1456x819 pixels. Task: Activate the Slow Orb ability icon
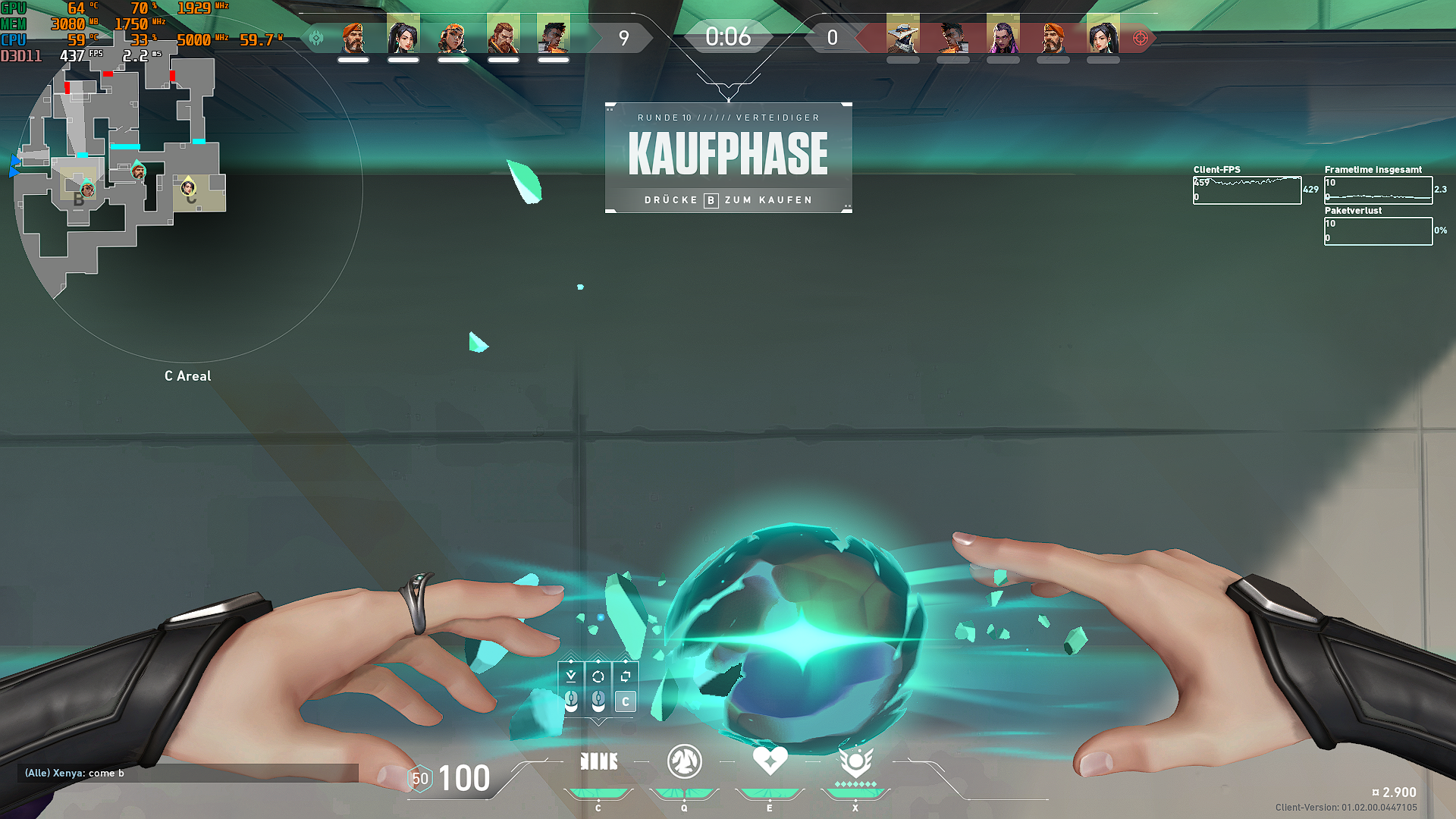point(683,762)
